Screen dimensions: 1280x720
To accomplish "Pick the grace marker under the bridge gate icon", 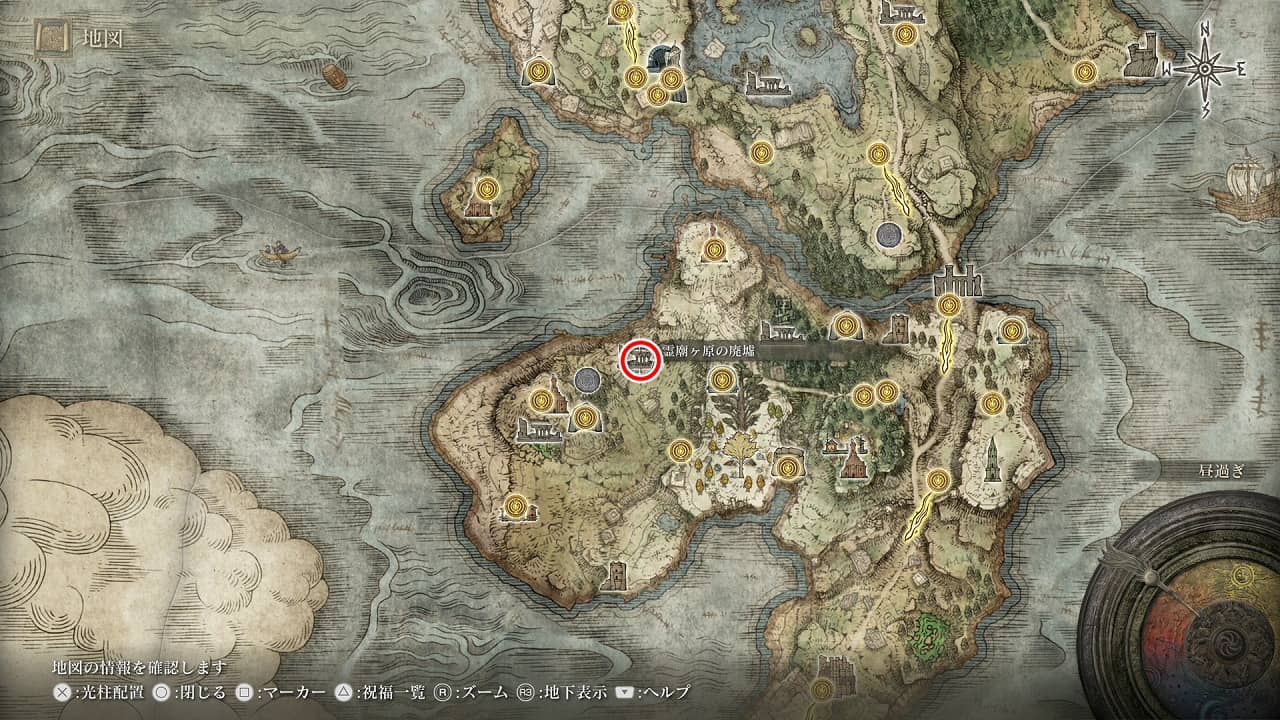I will (948, 305).
